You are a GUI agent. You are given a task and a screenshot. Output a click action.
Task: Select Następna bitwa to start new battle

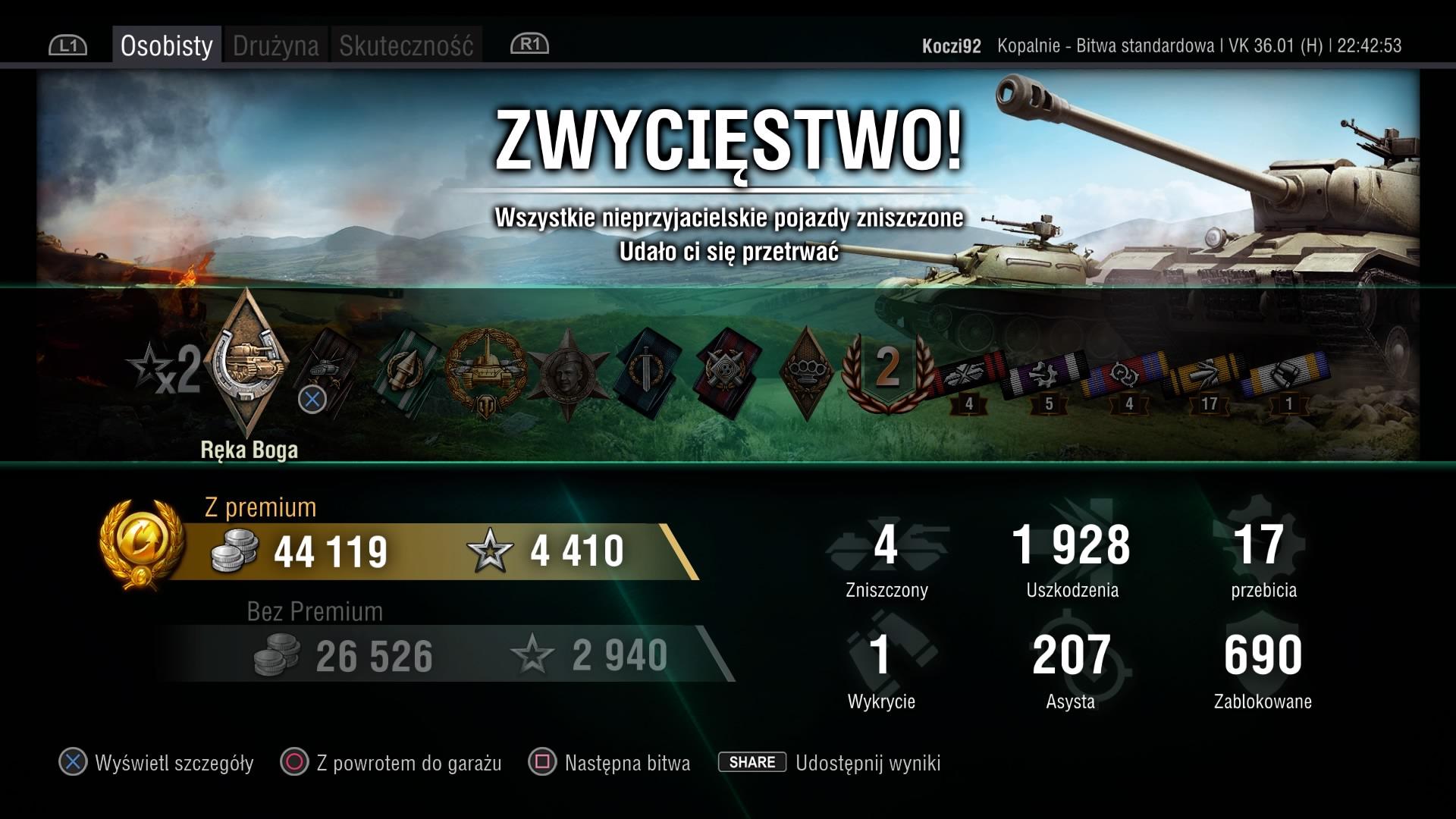point(626,763)
